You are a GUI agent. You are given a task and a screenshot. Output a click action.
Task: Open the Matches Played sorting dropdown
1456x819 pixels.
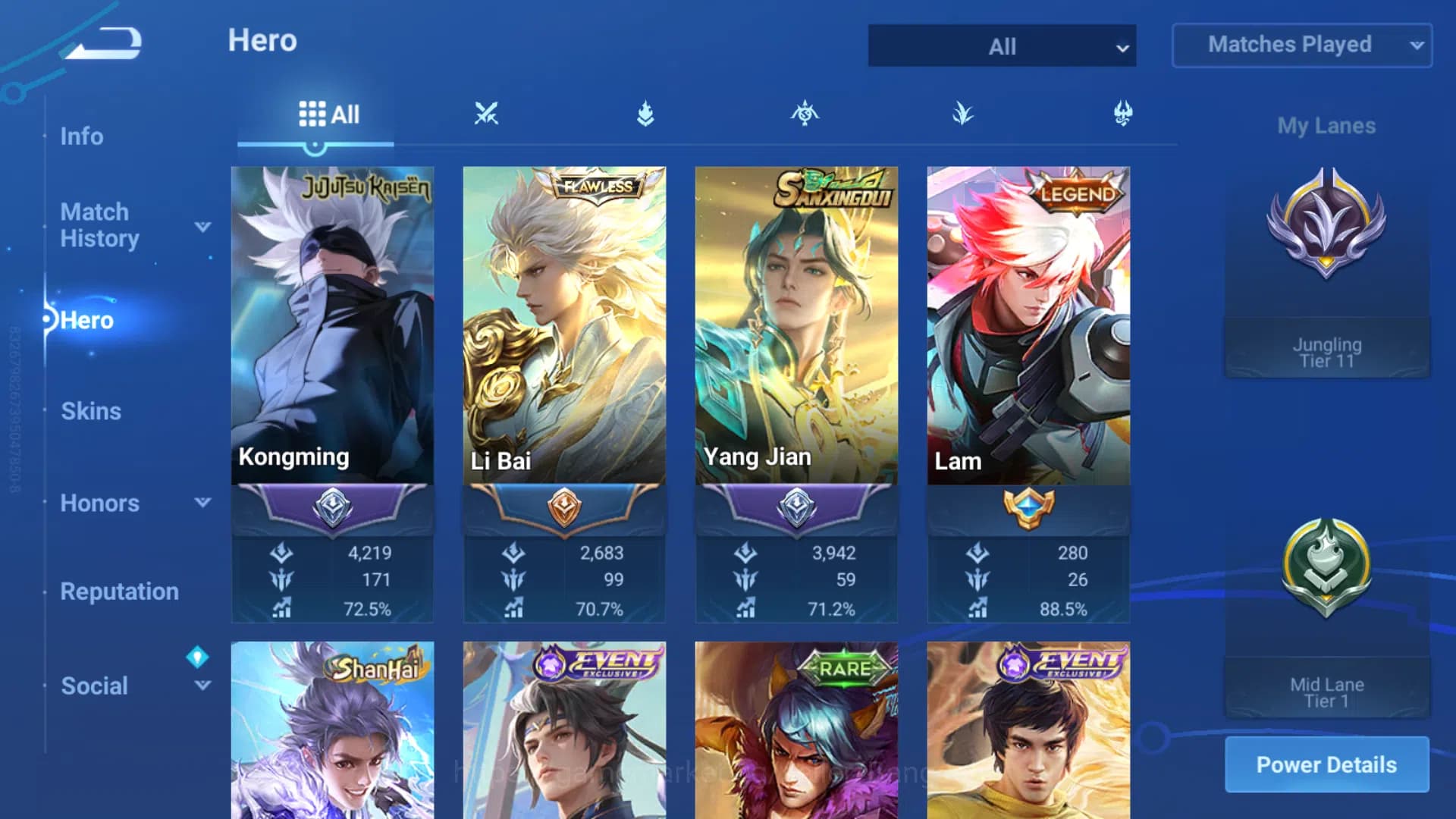(x=1301, y=45)
